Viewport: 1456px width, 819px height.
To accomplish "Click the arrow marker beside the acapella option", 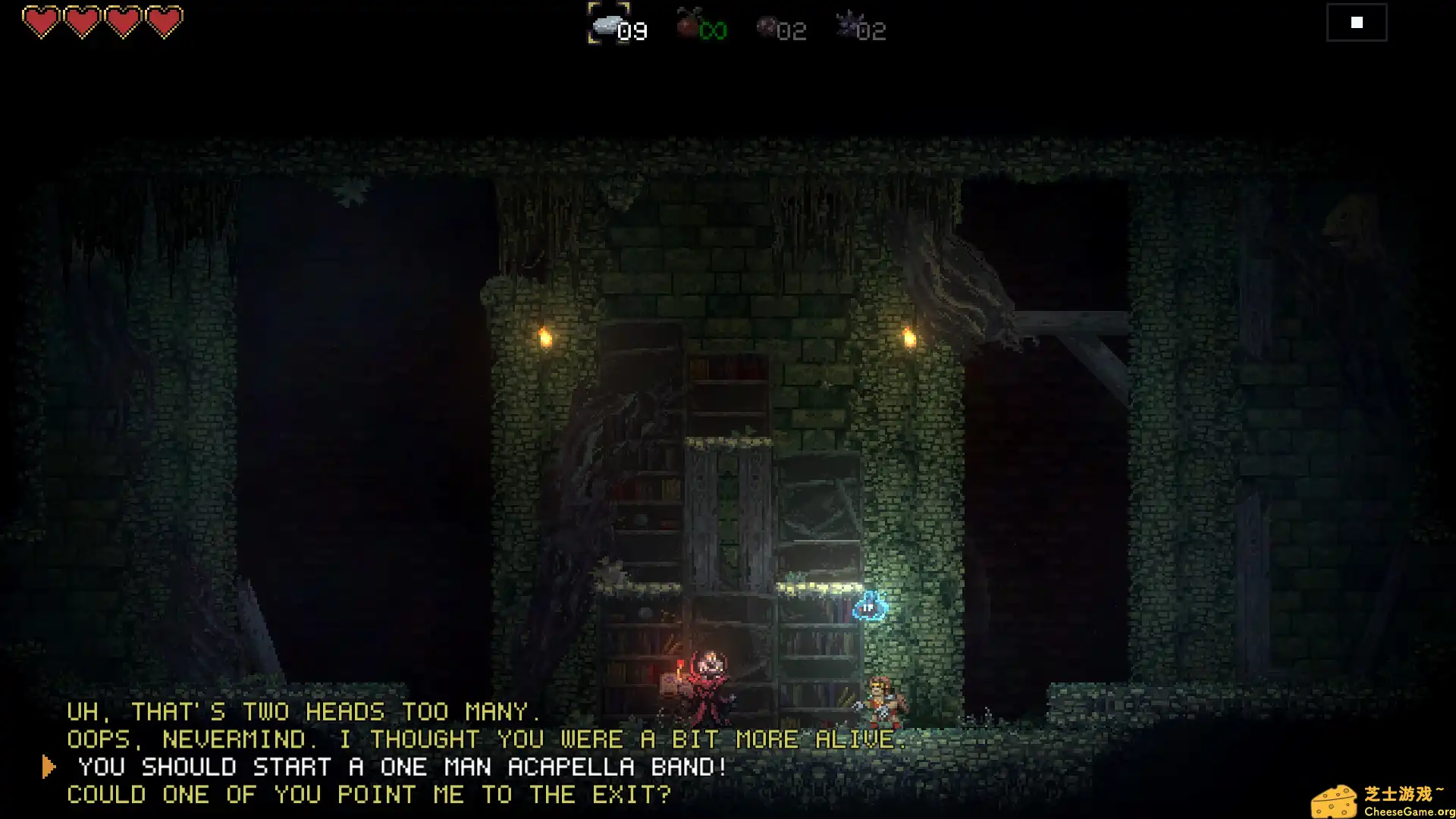I will [49, 766].
